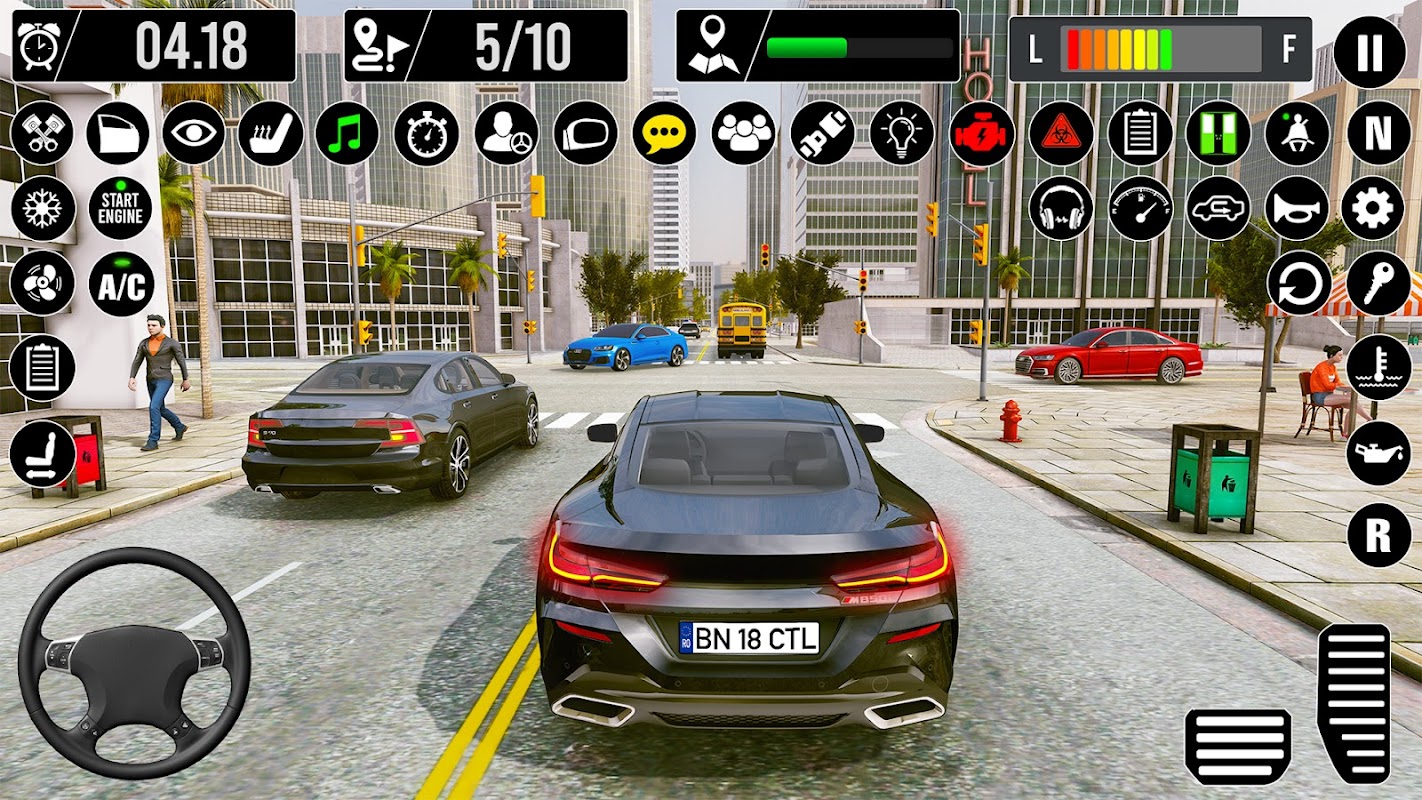Tap the Start Engine button
Screen dimensions: 1422x800
(x=121, y=208)
